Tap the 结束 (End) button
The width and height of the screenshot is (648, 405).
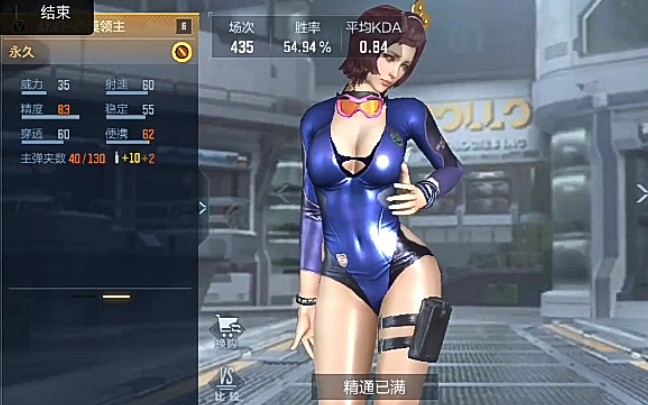pos(54,12)
